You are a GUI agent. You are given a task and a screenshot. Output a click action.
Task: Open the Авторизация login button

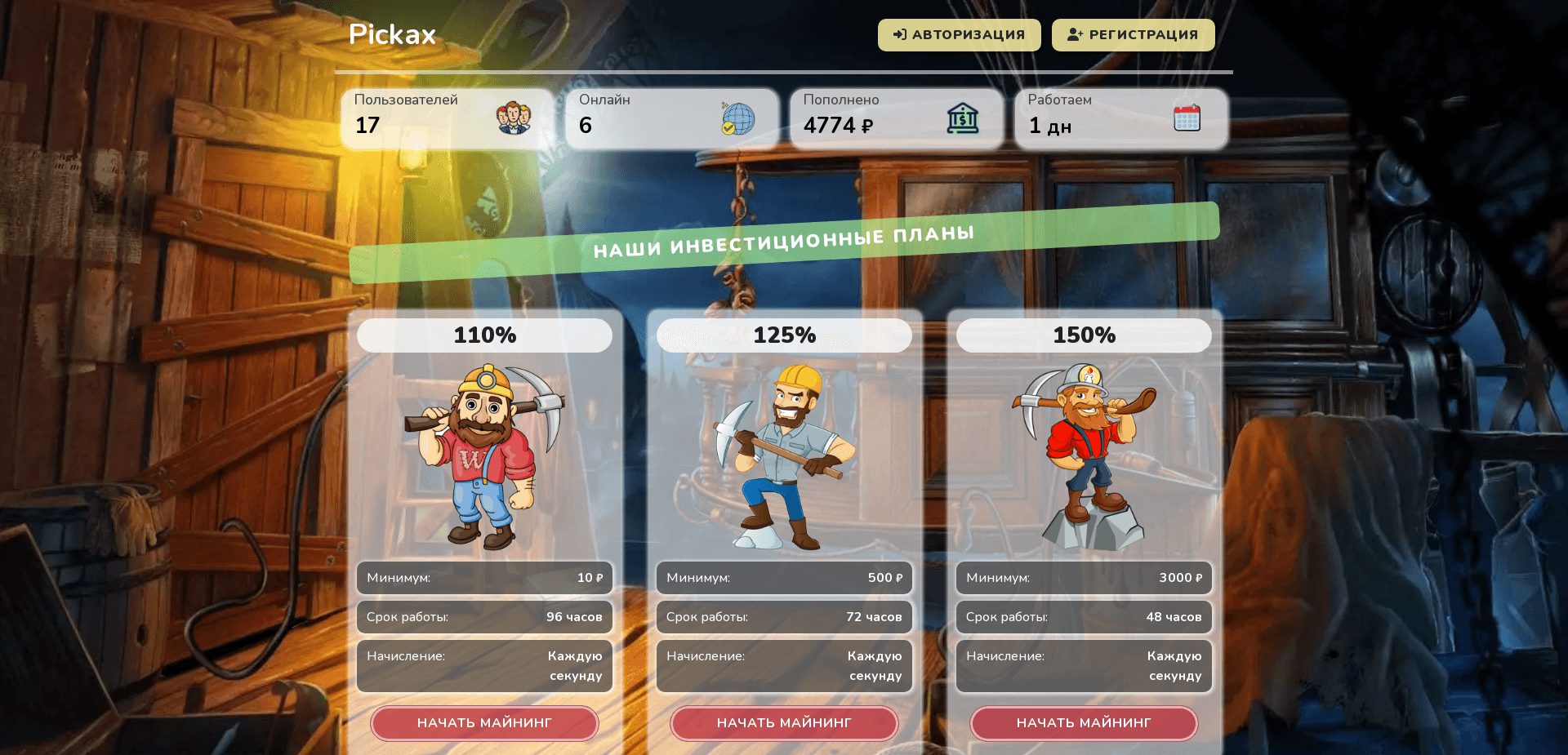pos(959,35)
